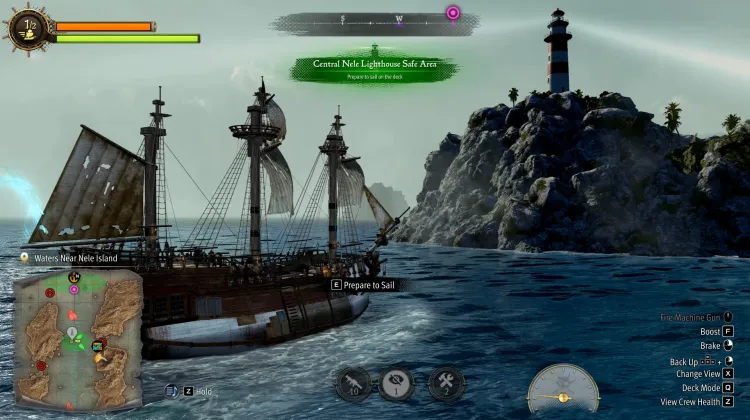Select the pink circle marker on the minimap
Viewport: 750px width, 420px height.
(x=74, y=289)
